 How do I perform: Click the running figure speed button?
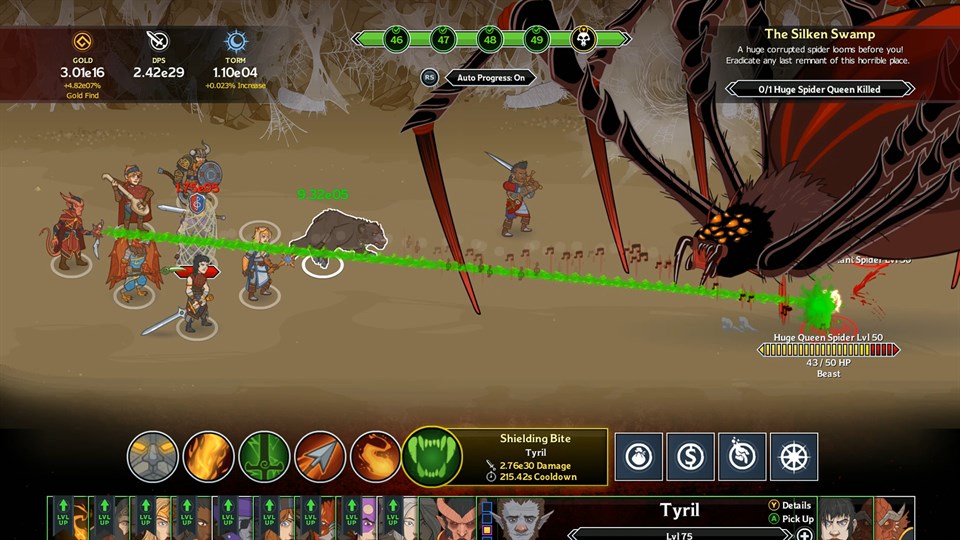742,457
